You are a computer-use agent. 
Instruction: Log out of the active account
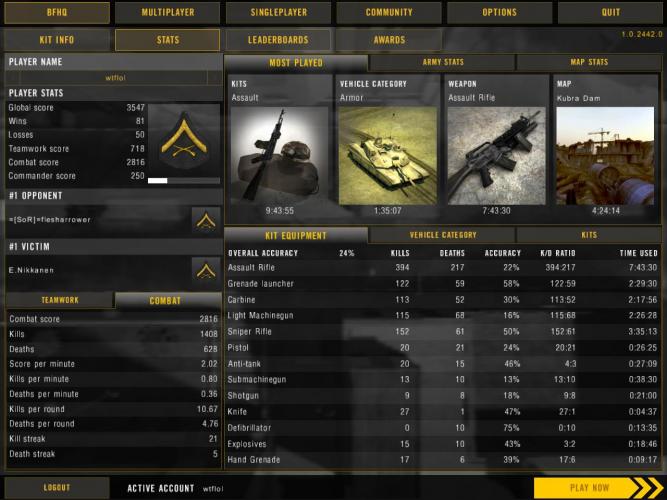(56, 488)
